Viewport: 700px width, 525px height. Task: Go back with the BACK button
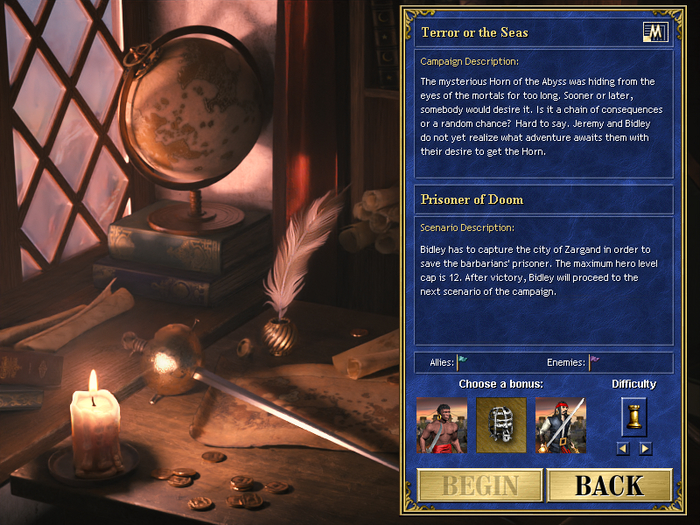[609, 486]
